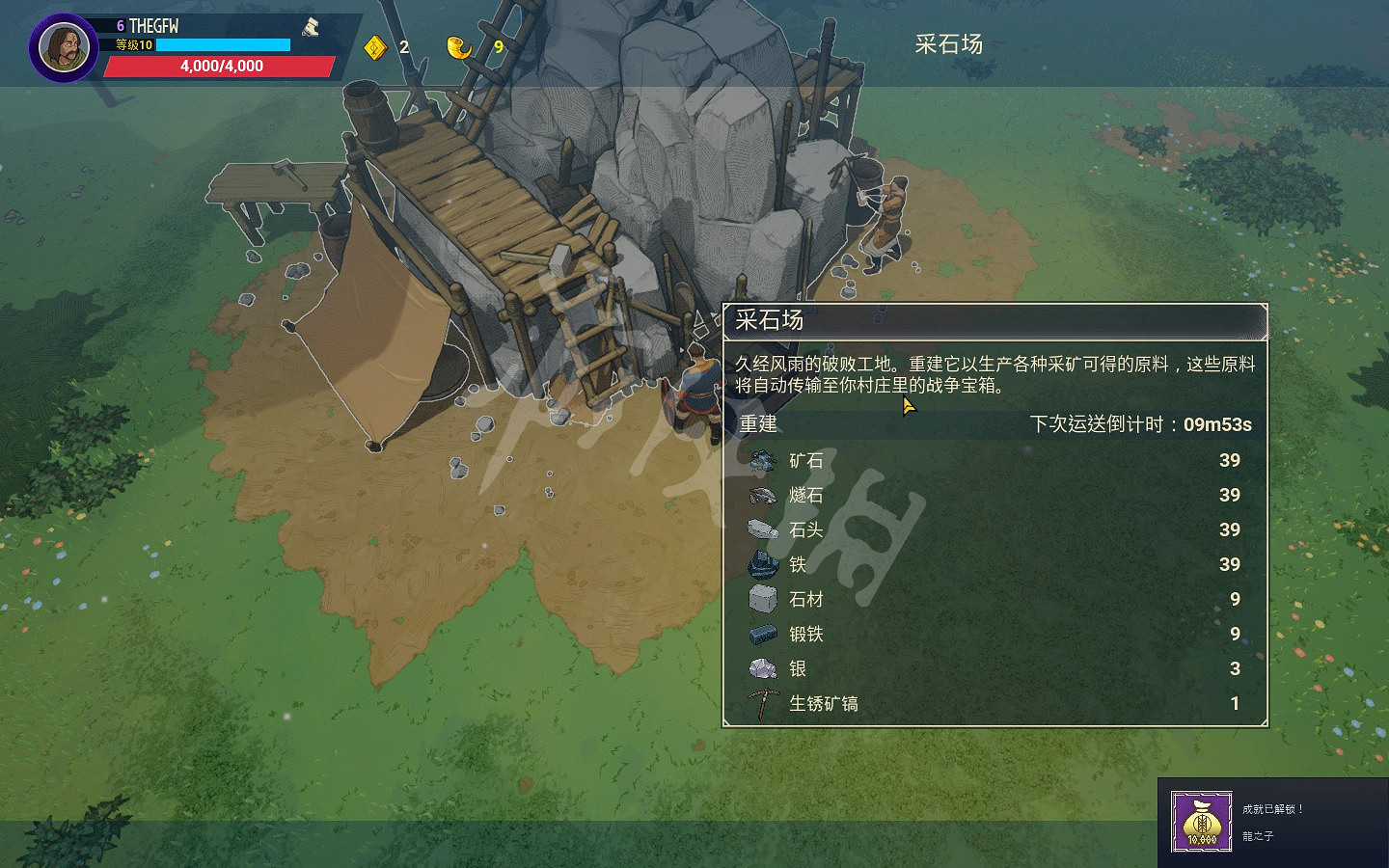Image resolution: width=1389 pixels, height=868 pixels.
Task: Click the 铁 iron resource icon
Action: coord(761,565)
